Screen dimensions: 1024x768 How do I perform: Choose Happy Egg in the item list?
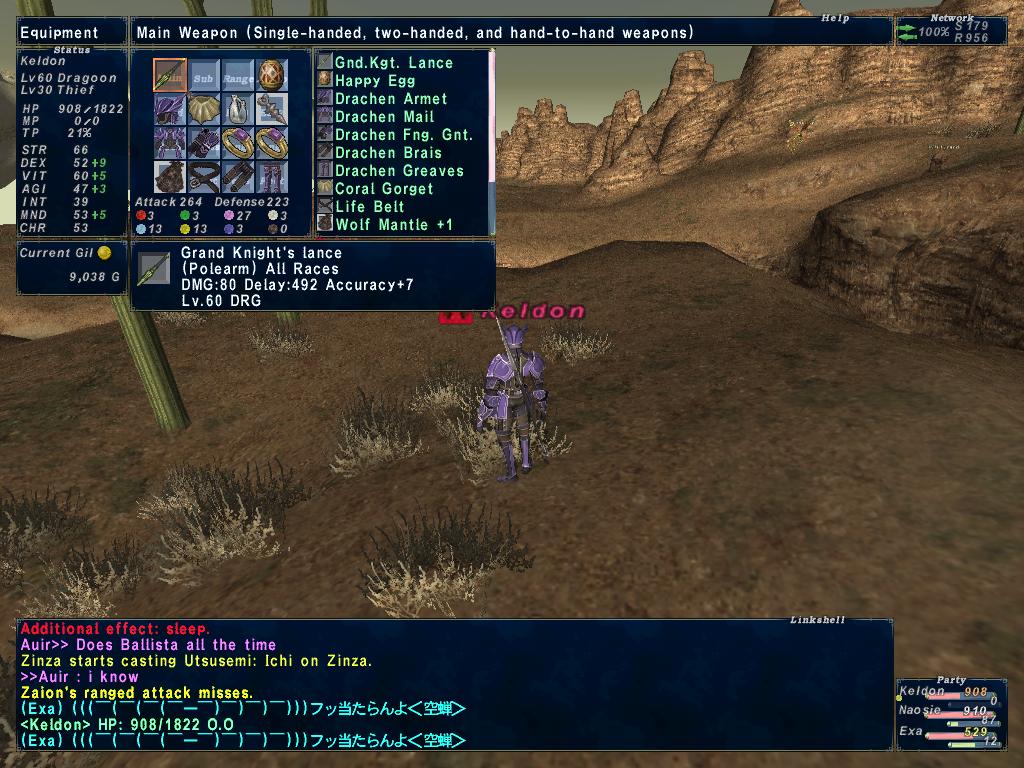click(375, 81)
